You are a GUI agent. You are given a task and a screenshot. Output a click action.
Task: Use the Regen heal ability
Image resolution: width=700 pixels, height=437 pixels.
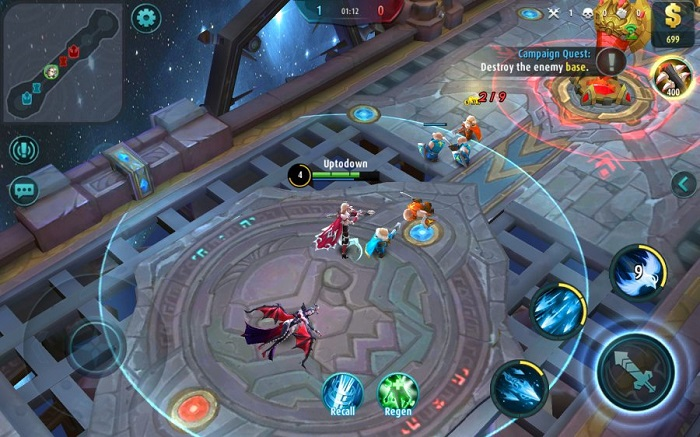point(397,392)
